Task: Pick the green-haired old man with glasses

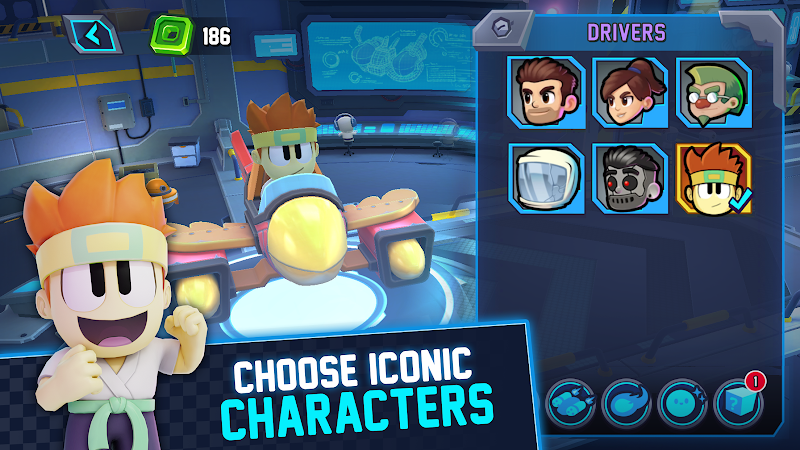Action: 713,93
